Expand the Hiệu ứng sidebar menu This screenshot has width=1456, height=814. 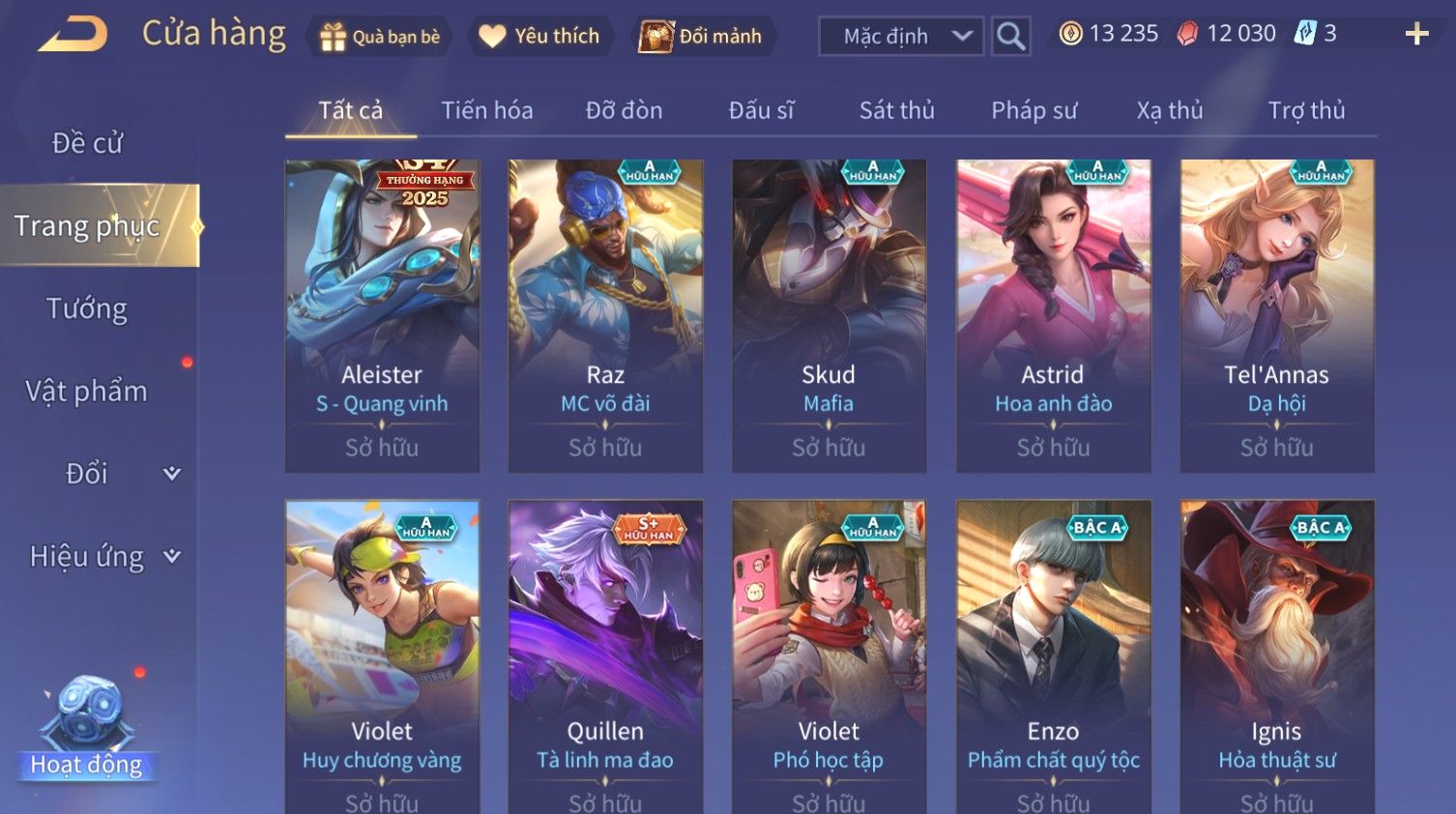(103, 556)
